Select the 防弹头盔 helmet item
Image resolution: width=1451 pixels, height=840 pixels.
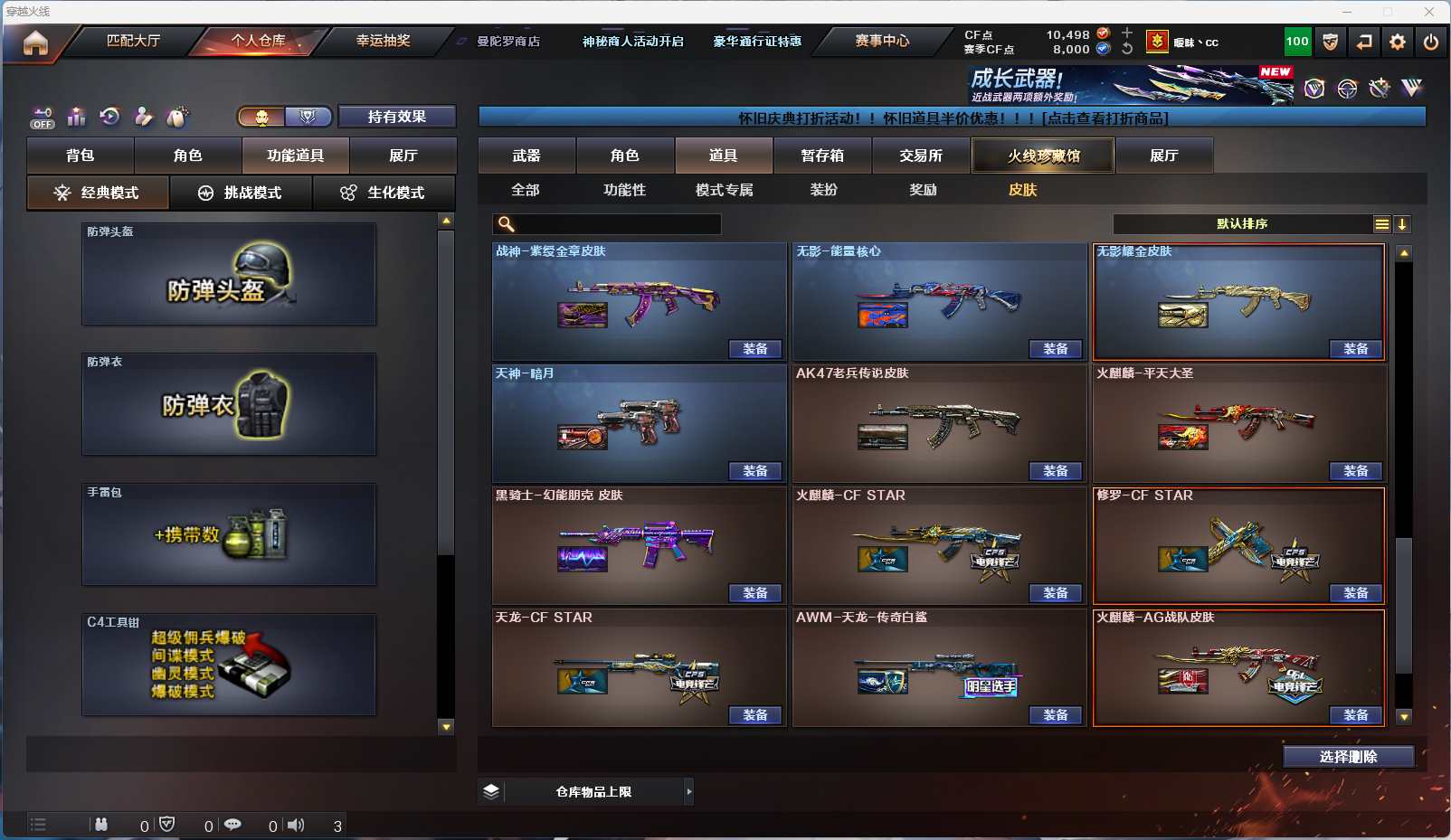click(x=229, y=274)
